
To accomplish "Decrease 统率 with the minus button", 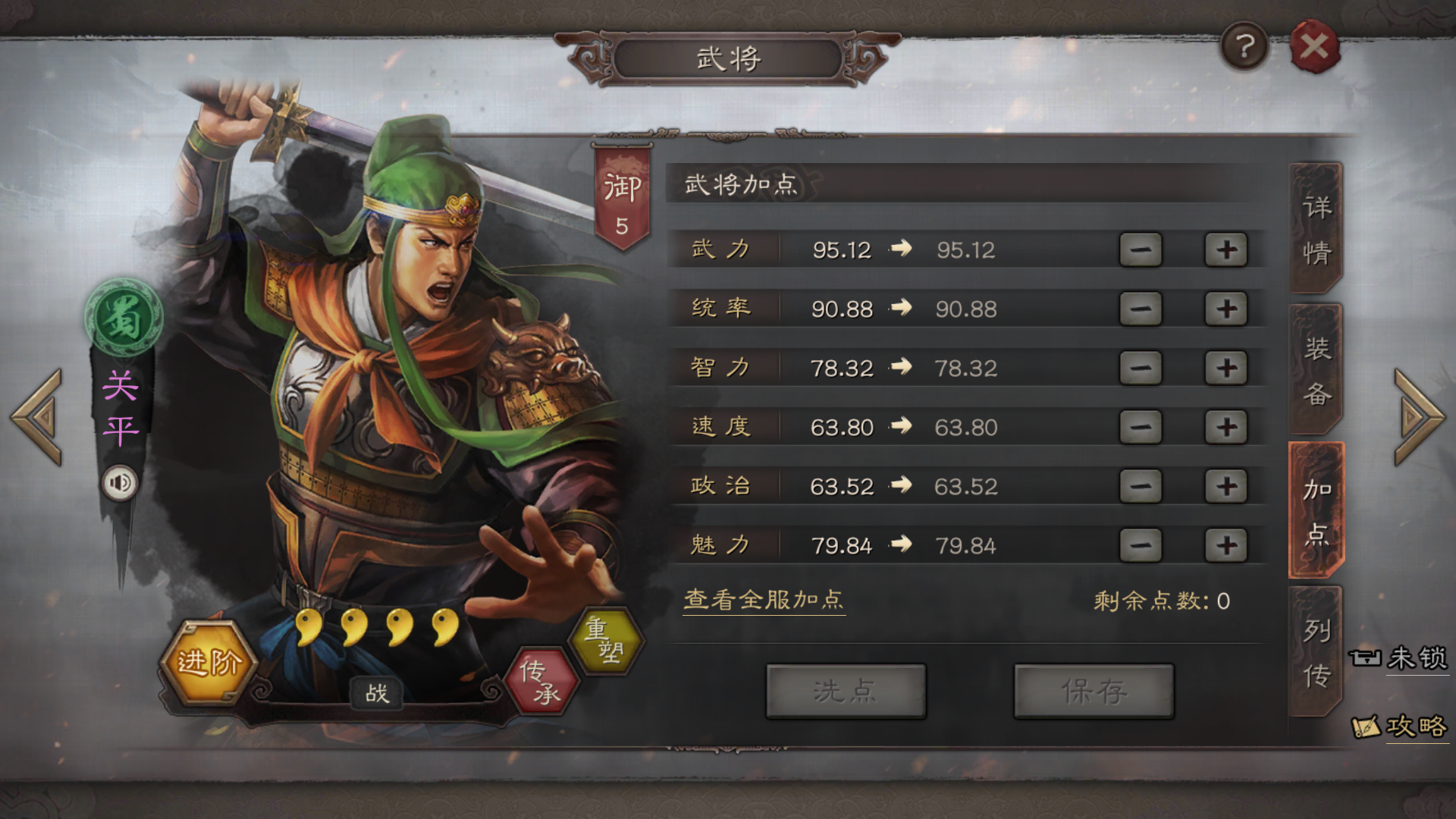I will point(1141,308).
